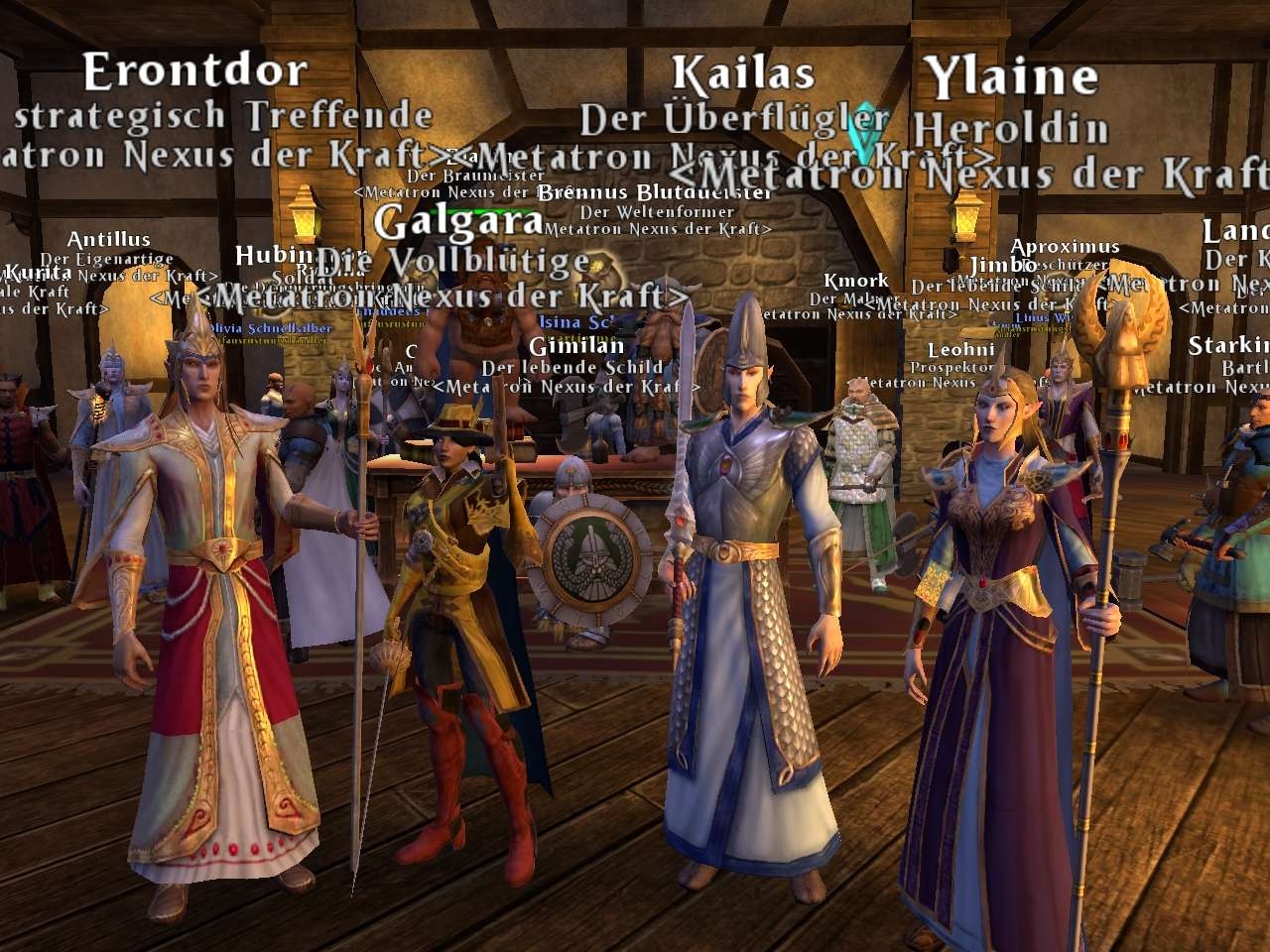Viewport: 1270px width, 952px height.
Task: Select the Leohni nameplate
Action: click(960, 350)
